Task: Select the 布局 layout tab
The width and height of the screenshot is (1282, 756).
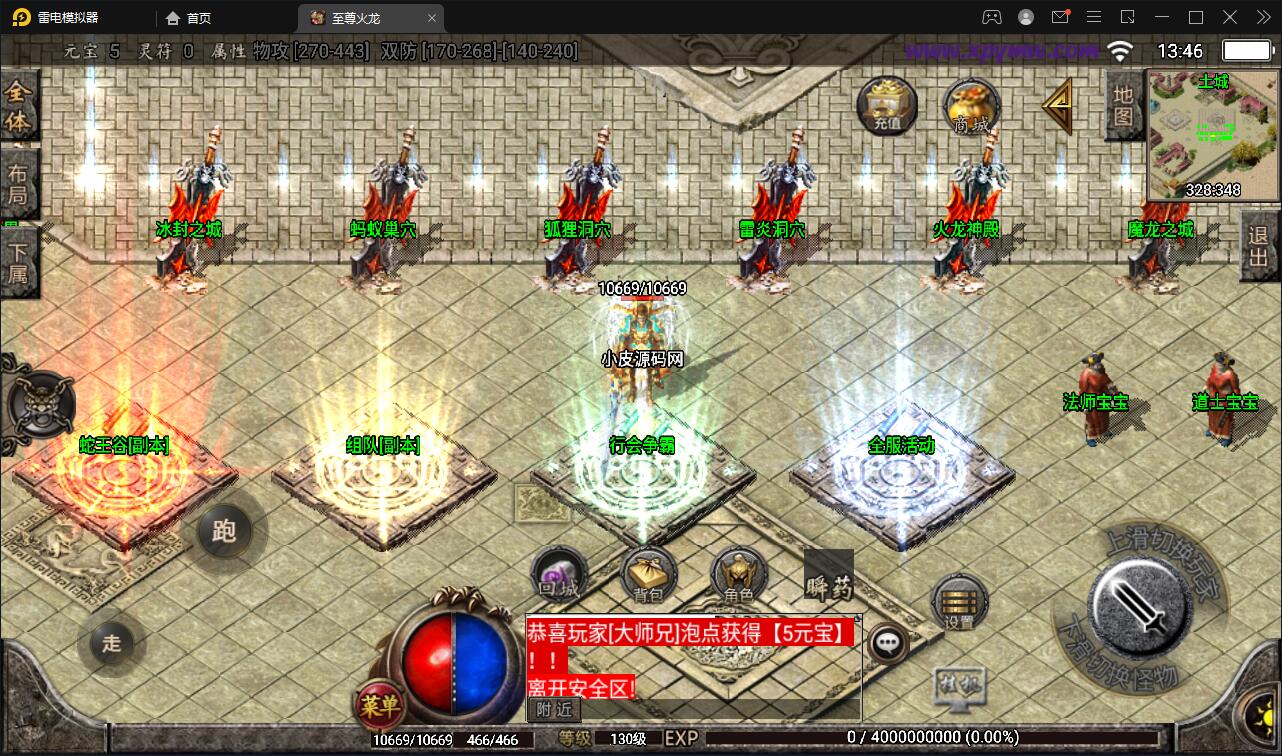Action: pyautogui.click(x=19, y=183)
